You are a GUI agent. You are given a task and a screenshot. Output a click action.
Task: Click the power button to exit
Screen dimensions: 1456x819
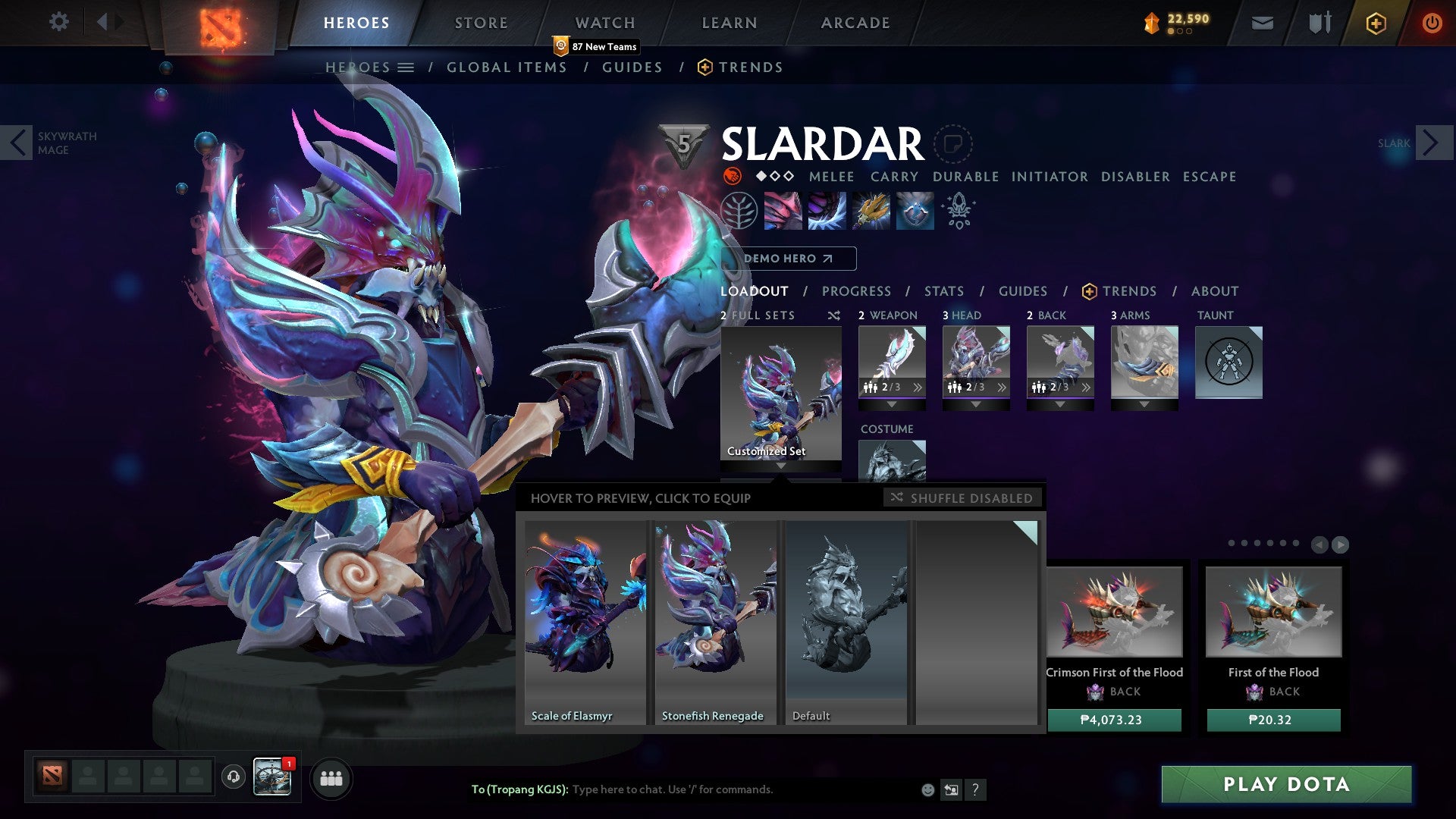tap(1432, 23)
